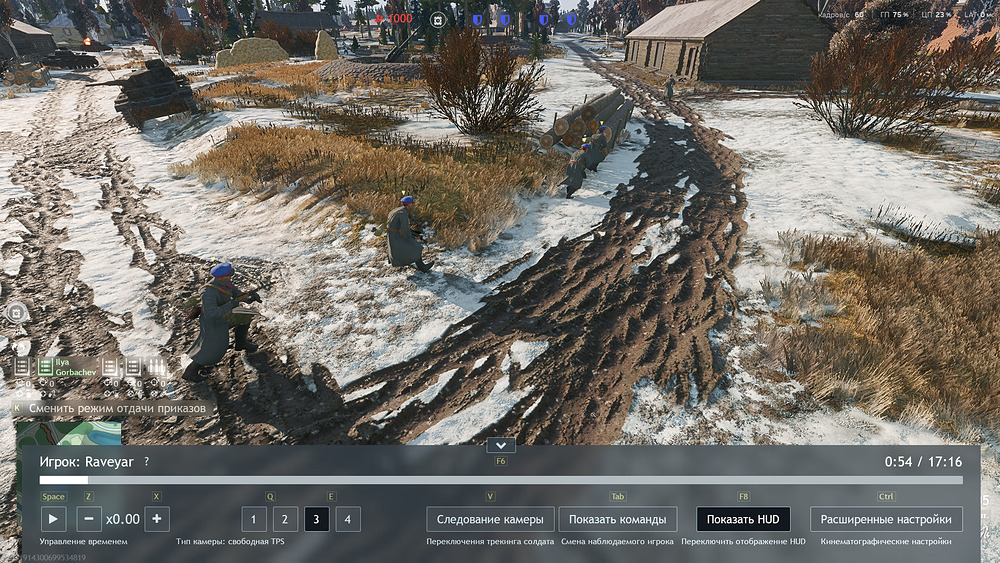Switch to camera type 4
This screenshot has height=563, width=1000.
pyautogui.click(x=348, y=519)
